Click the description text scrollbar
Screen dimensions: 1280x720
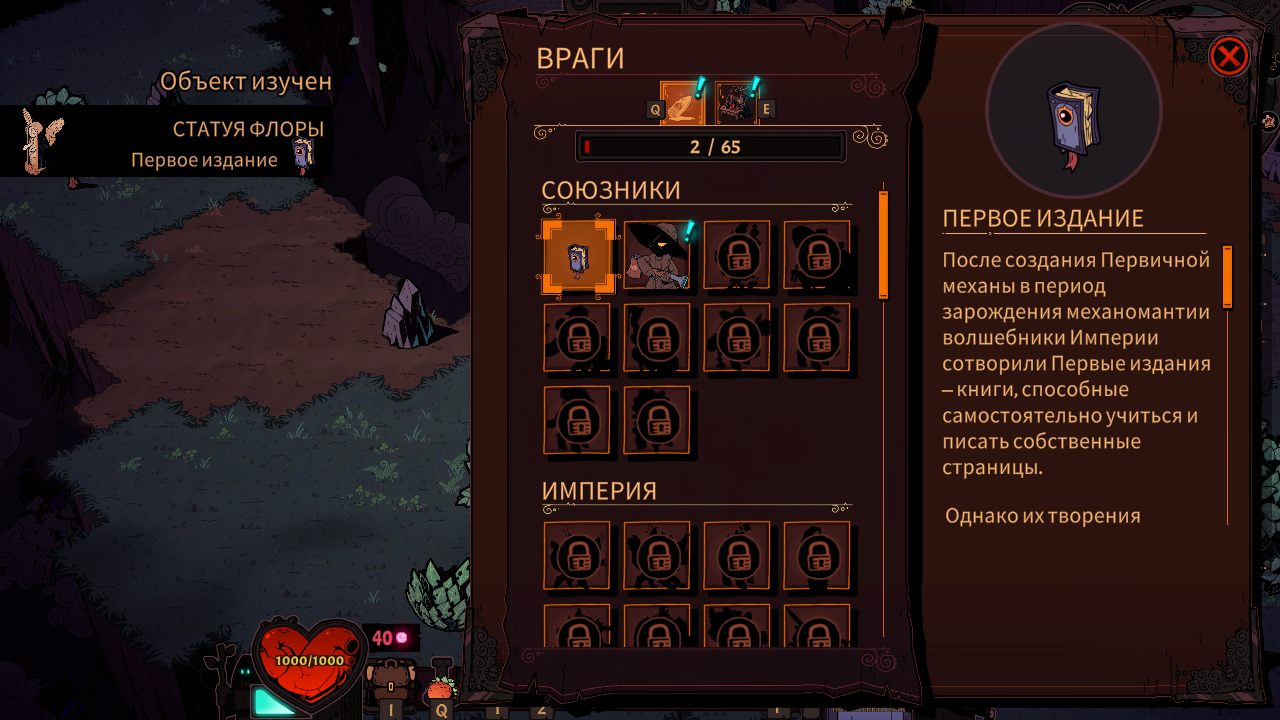point(1227,278)
